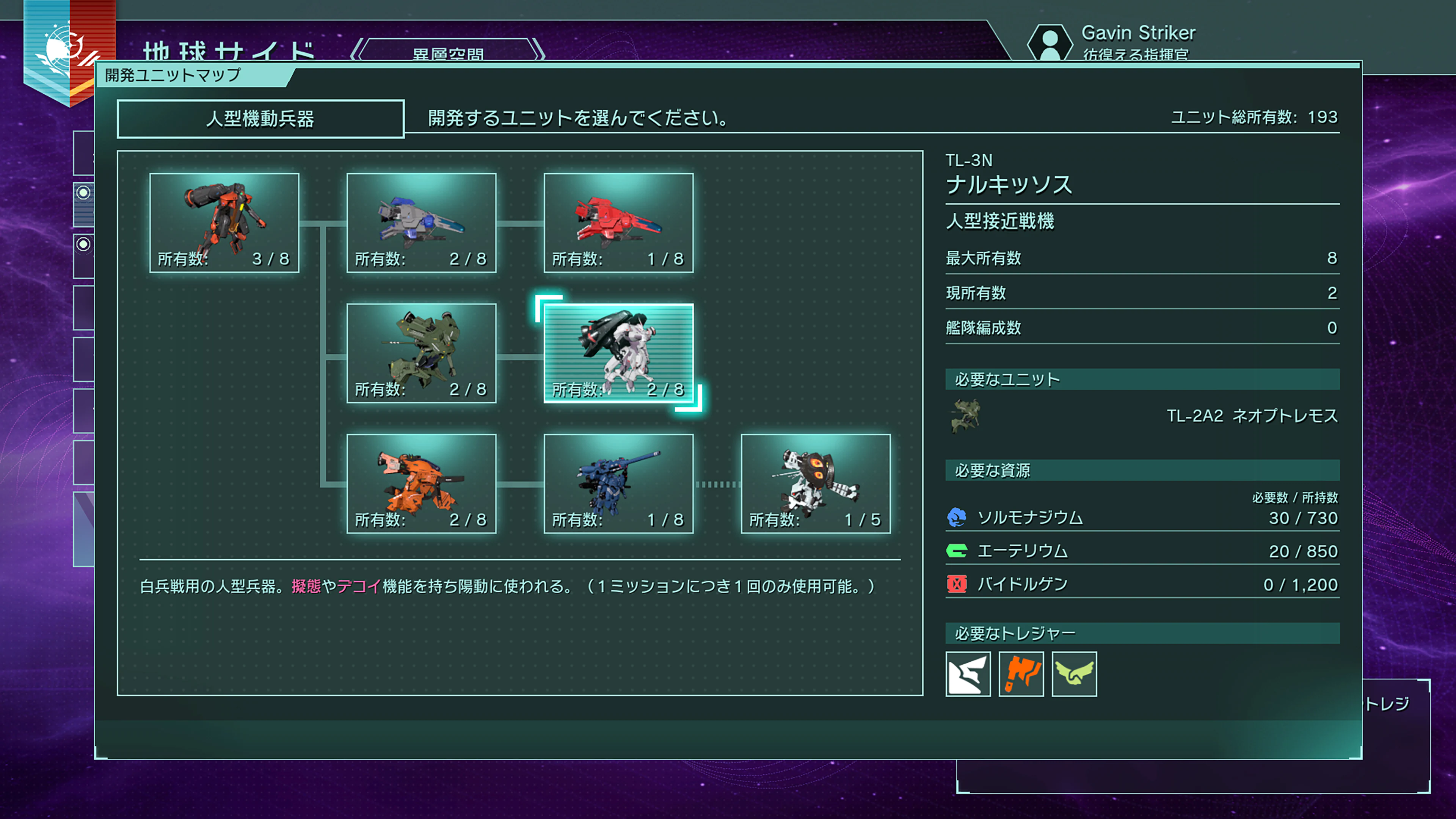Select the red バイドルゲン resource icon
1456x819 pixels.
[958, 584]
